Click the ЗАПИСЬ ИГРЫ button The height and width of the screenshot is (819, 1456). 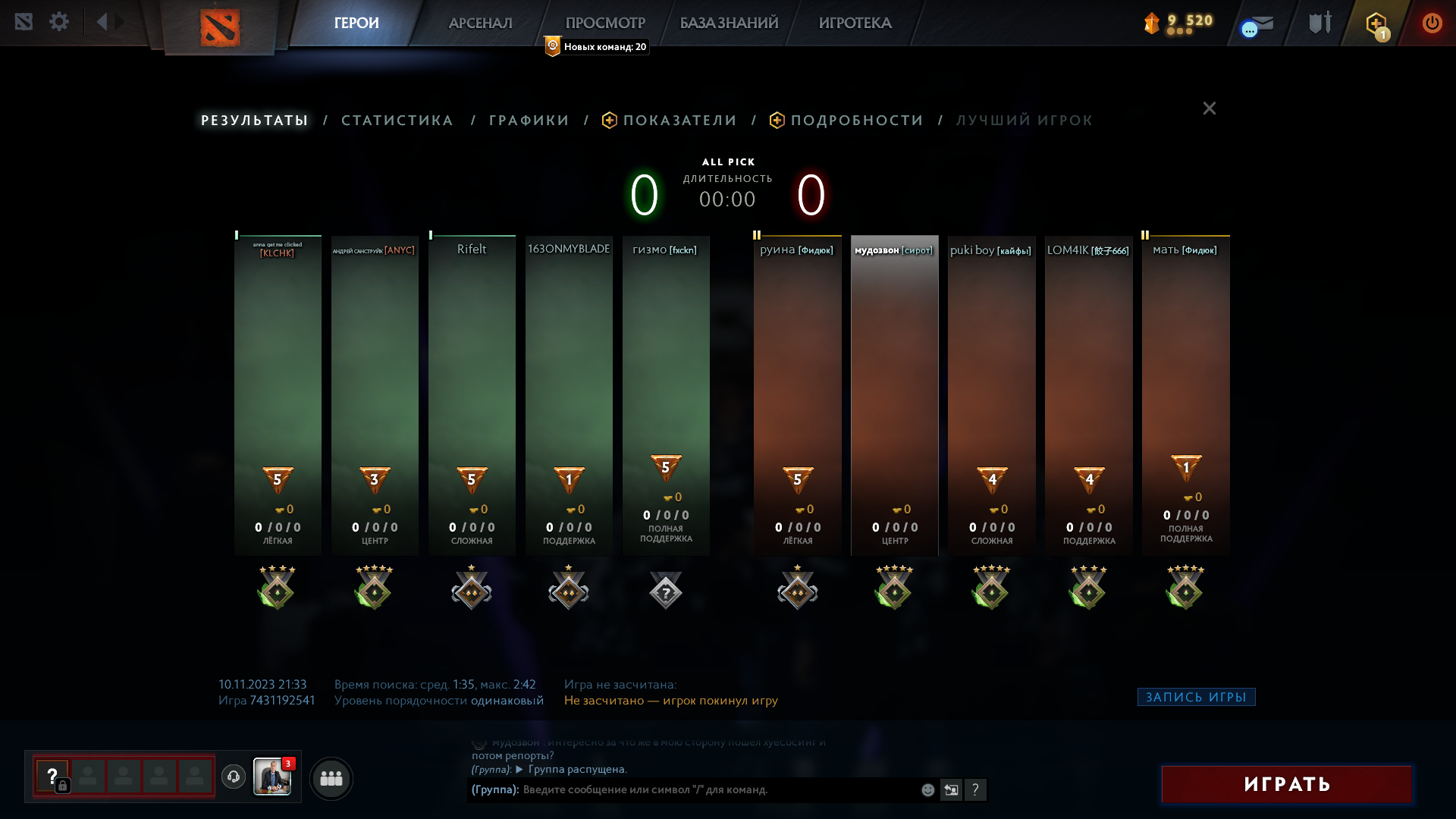click(x=1196, y=696)
